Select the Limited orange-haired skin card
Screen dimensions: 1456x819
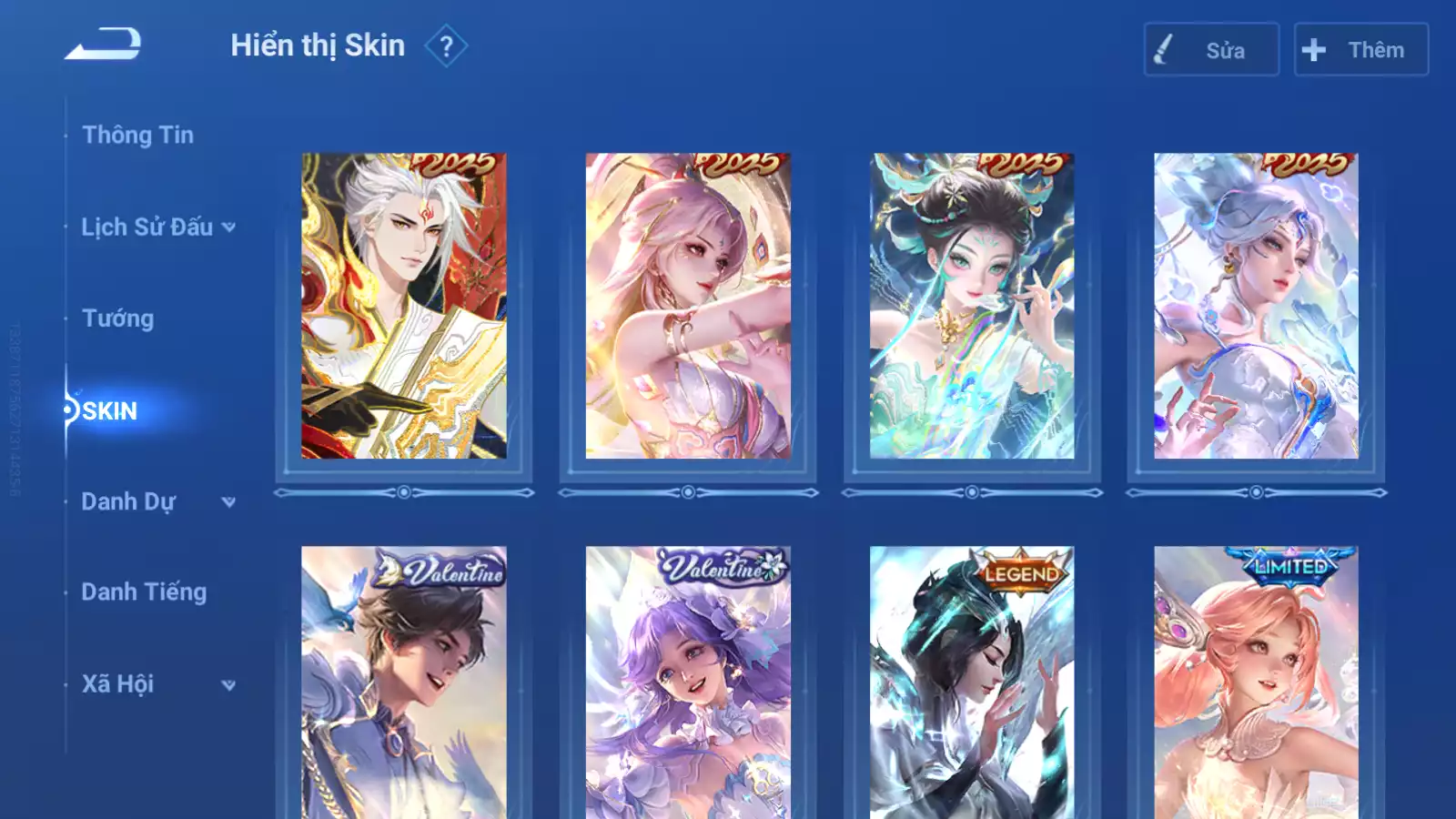(x=1256, y=682)
